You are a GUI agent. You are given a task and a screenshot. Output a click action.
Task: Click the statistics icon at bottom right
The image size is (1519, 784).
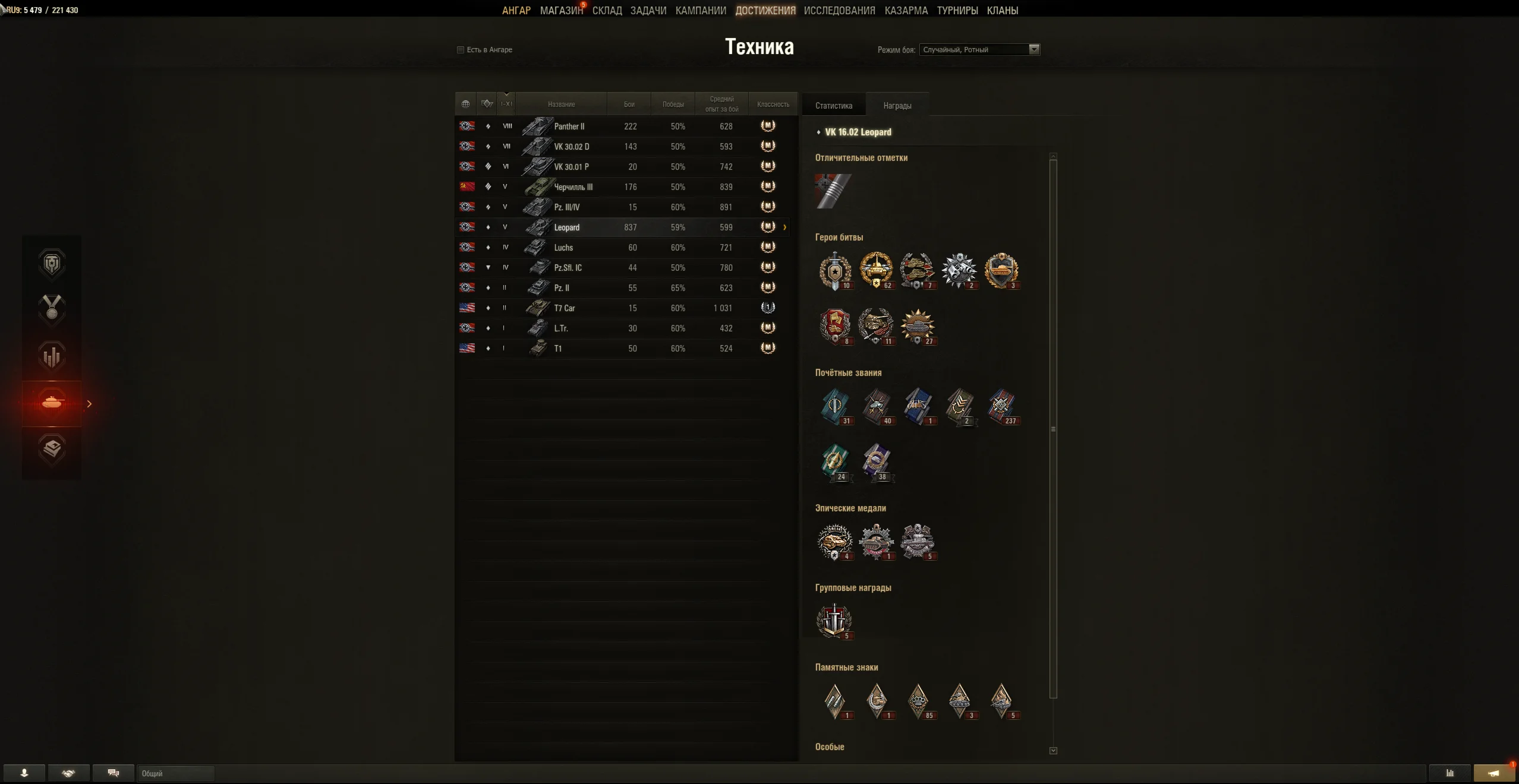(1450, 773)
